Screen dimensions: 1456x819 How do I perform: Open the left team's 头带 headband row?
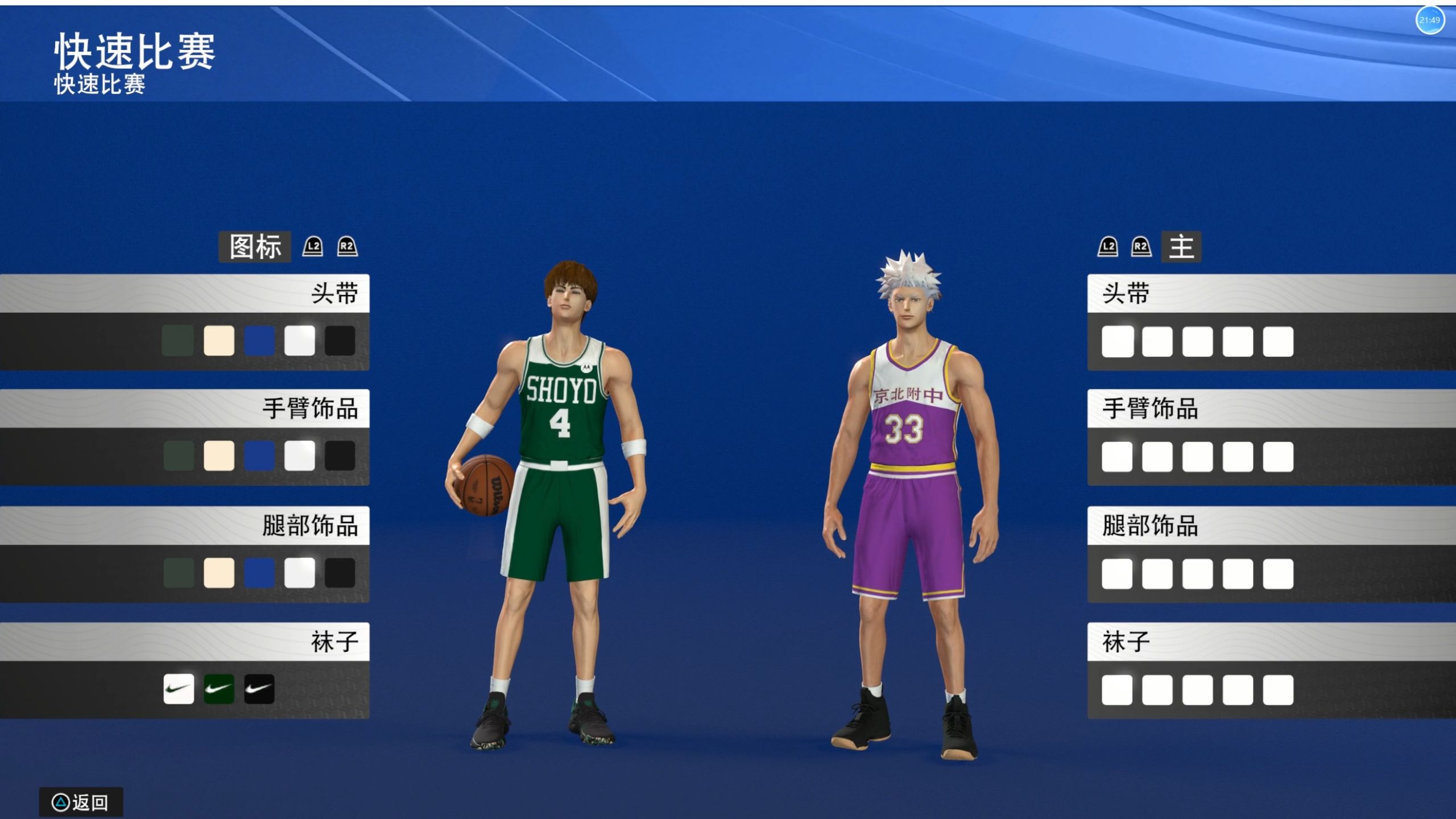(x=185, y=293)
